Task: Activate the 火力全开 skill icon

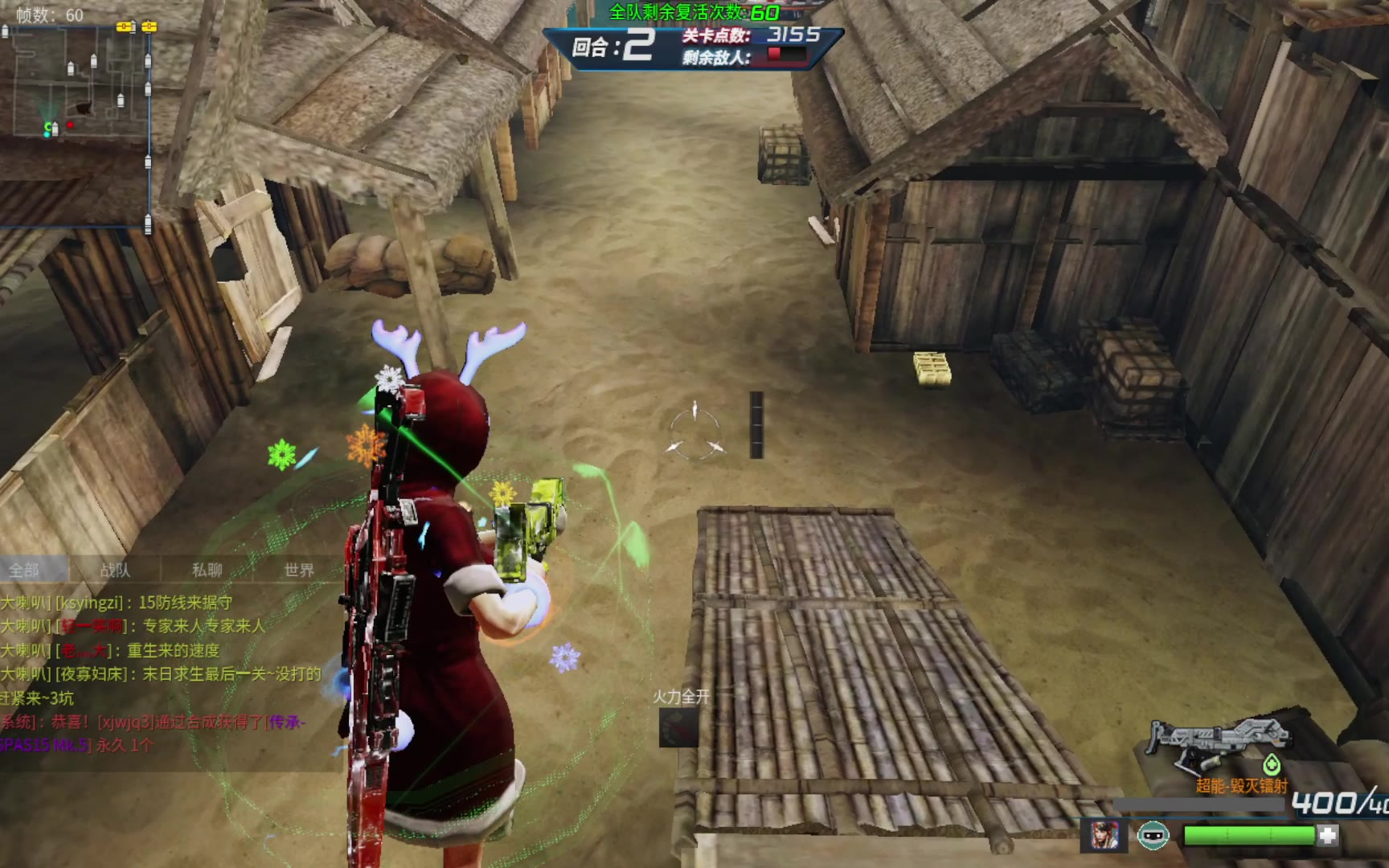Action: click(678, 727)
